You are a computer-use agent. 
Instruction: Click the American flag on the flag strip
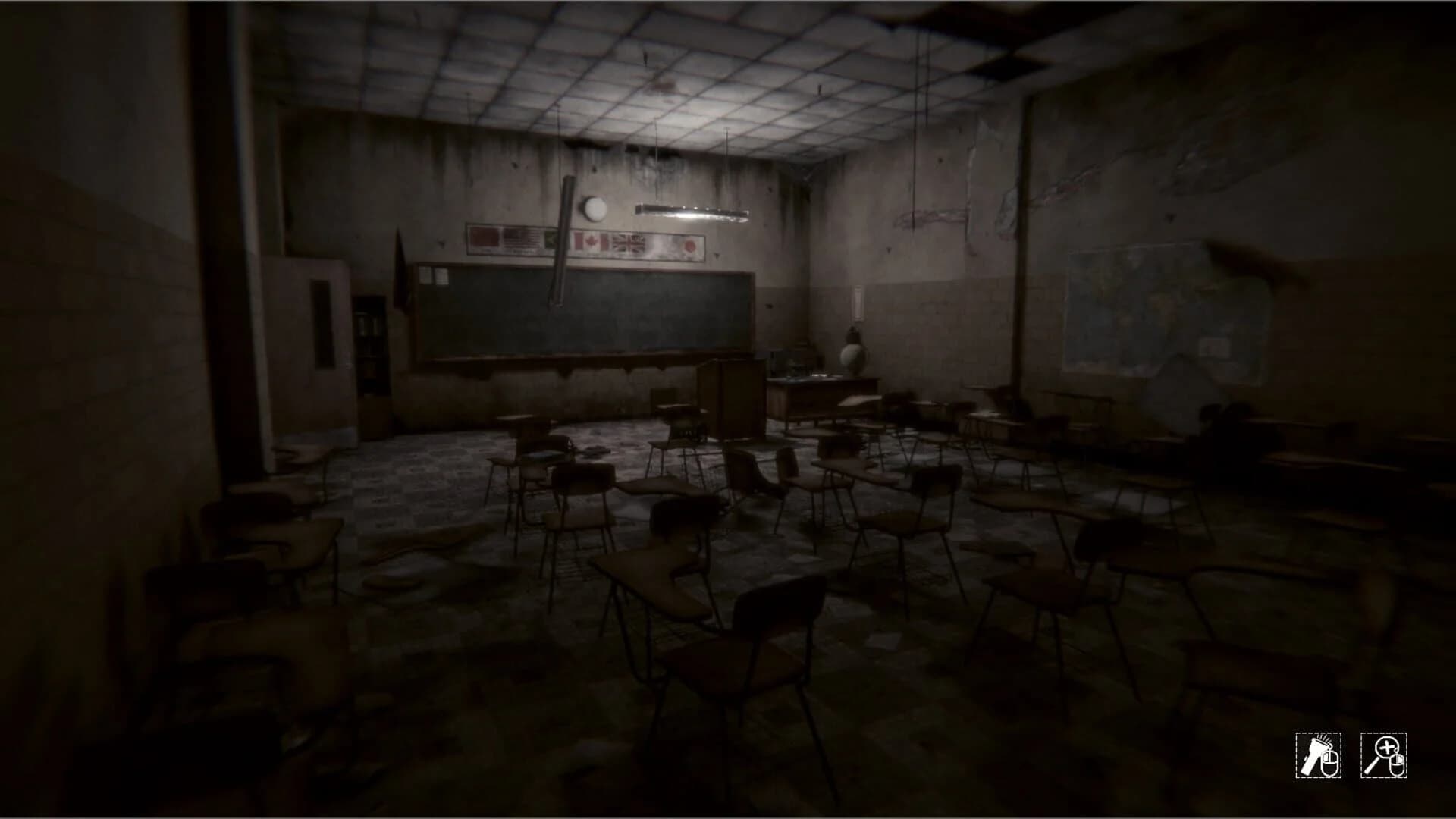tap(520, 239)
